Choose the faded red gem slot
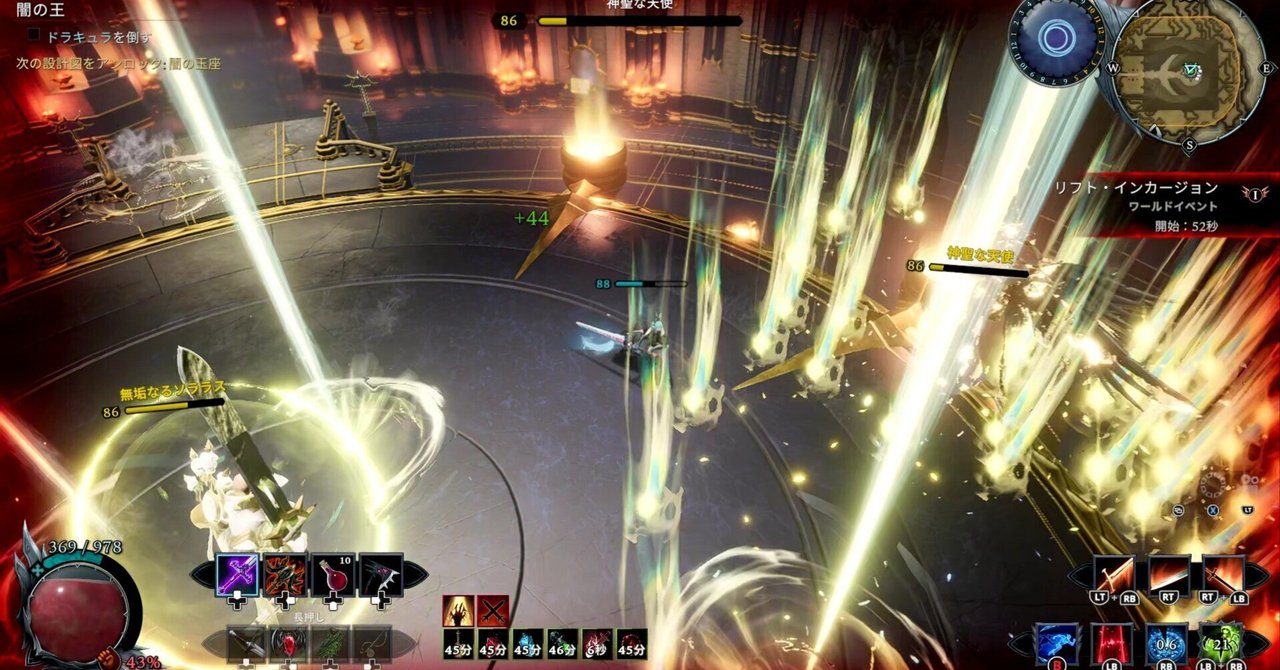 pos(287,645)
